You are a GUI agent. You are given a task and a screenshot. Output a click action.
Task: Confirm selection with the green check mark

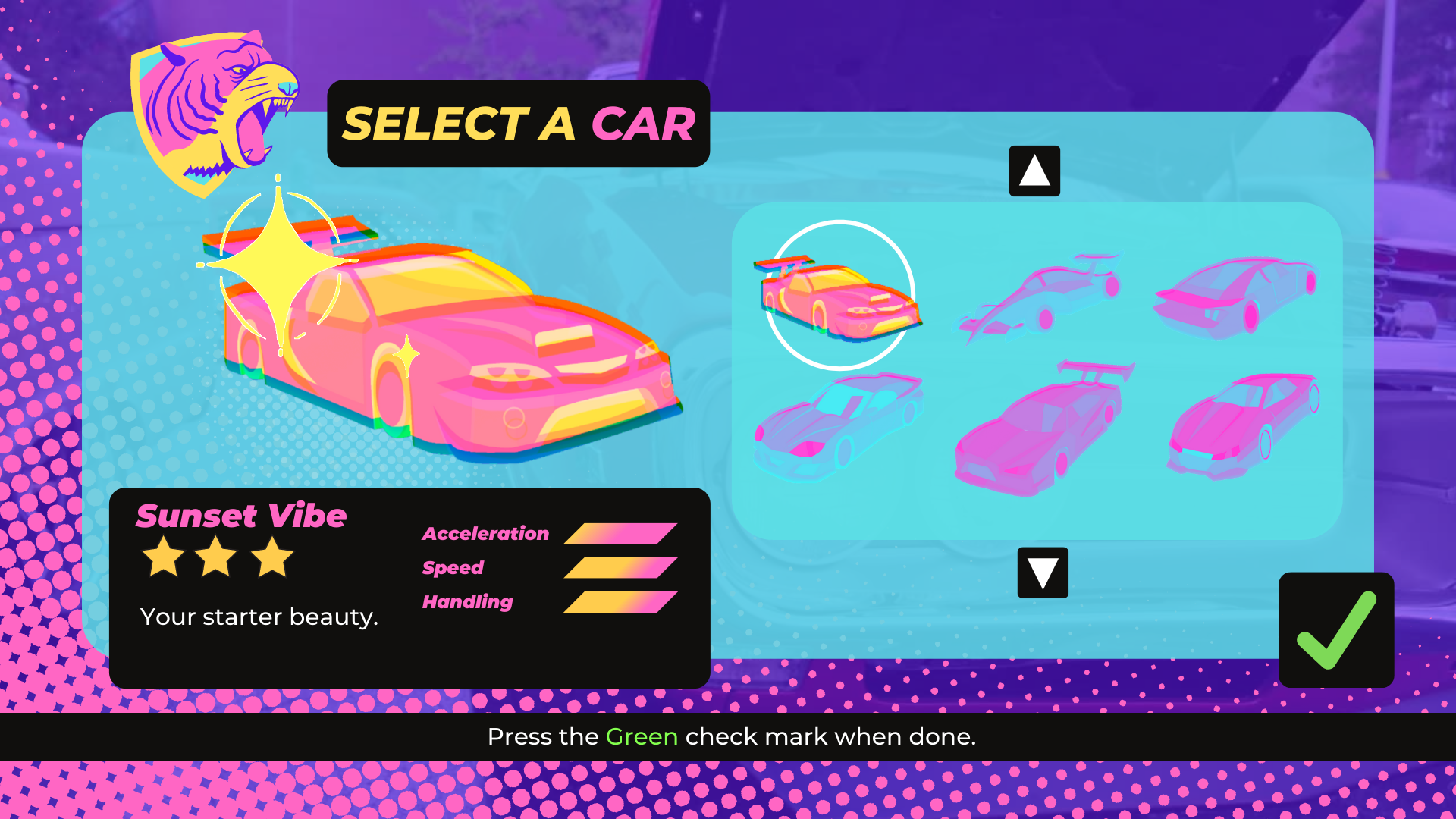1335,630
